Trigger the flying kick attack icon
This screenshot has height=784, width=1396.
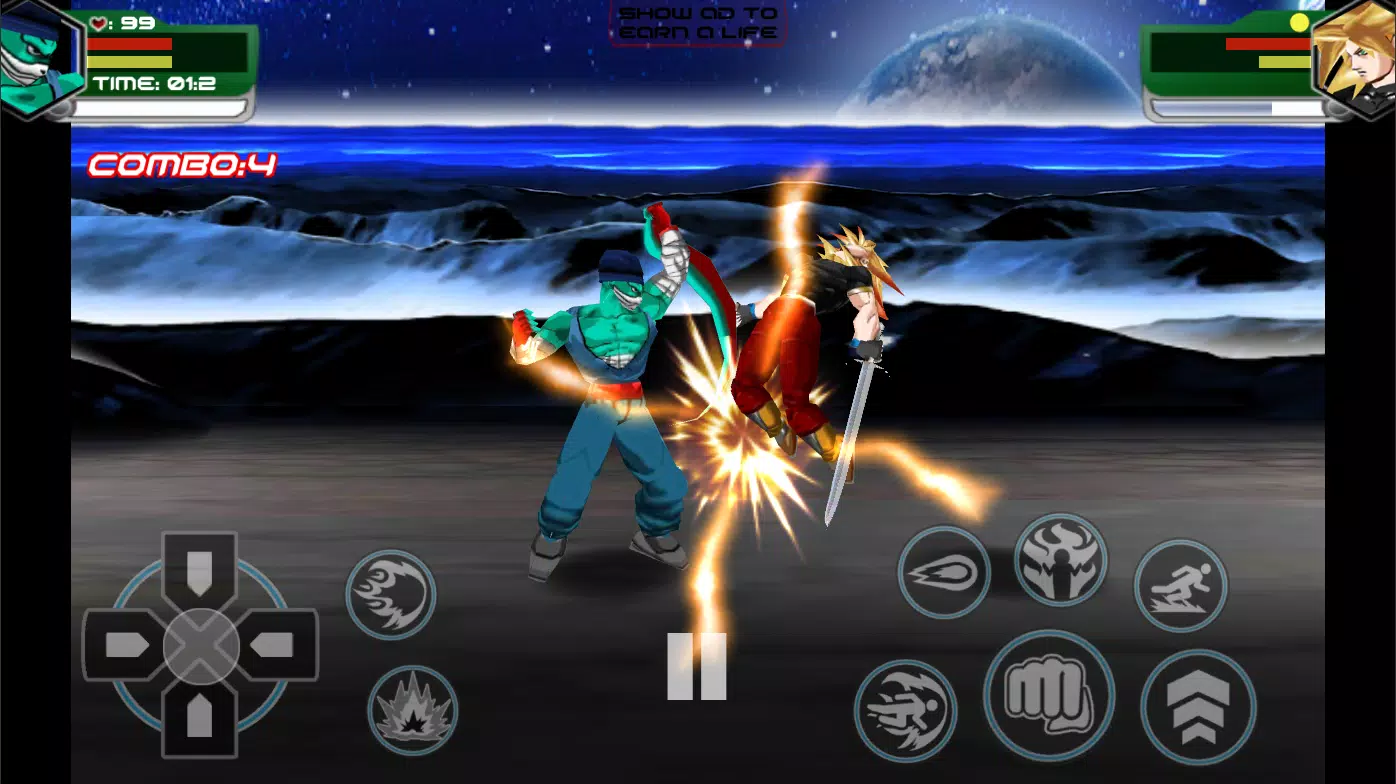[906, 709]
